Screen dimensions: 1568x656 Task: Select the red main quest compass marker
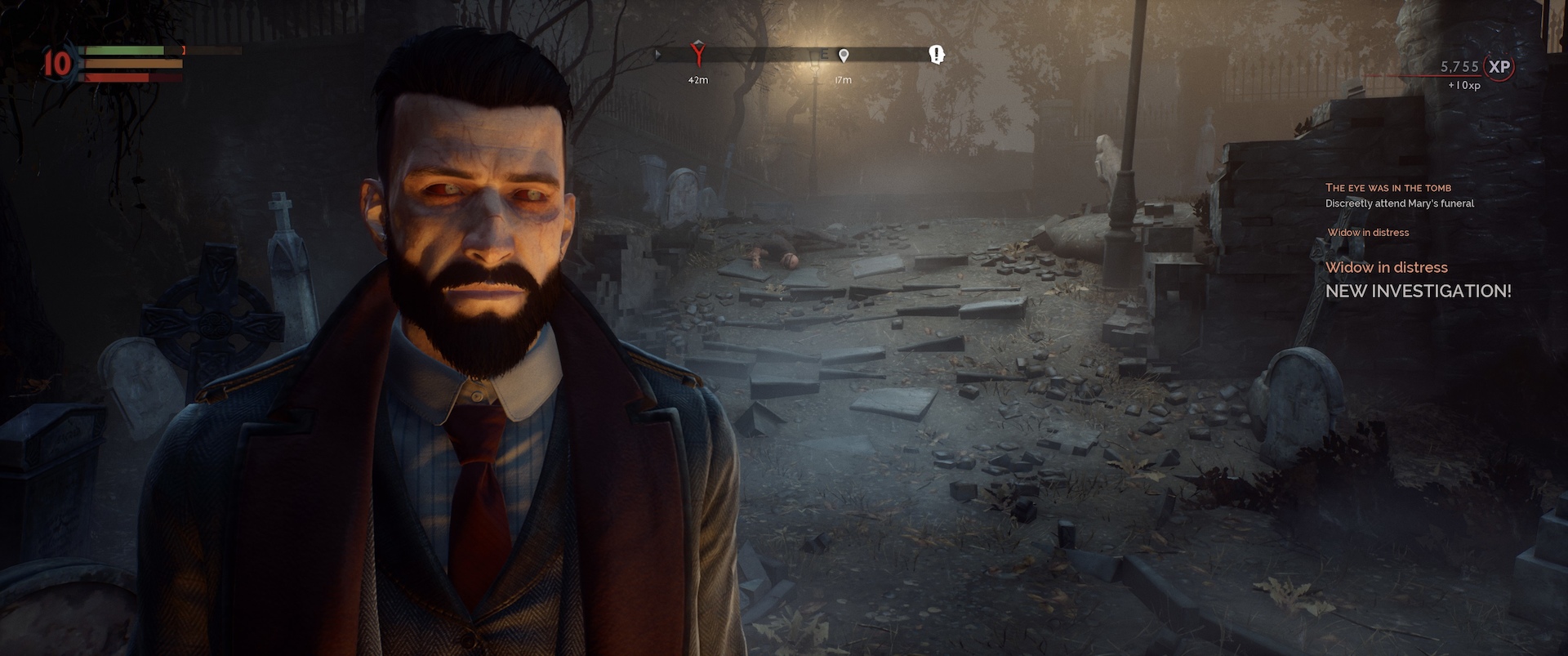pos(697,54)
